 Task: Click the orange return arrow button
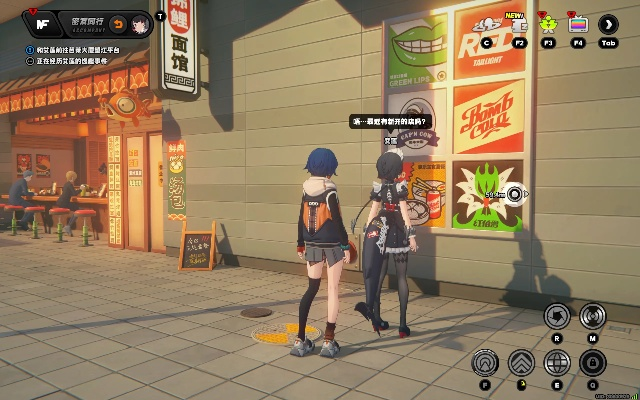tap(116, 23)
